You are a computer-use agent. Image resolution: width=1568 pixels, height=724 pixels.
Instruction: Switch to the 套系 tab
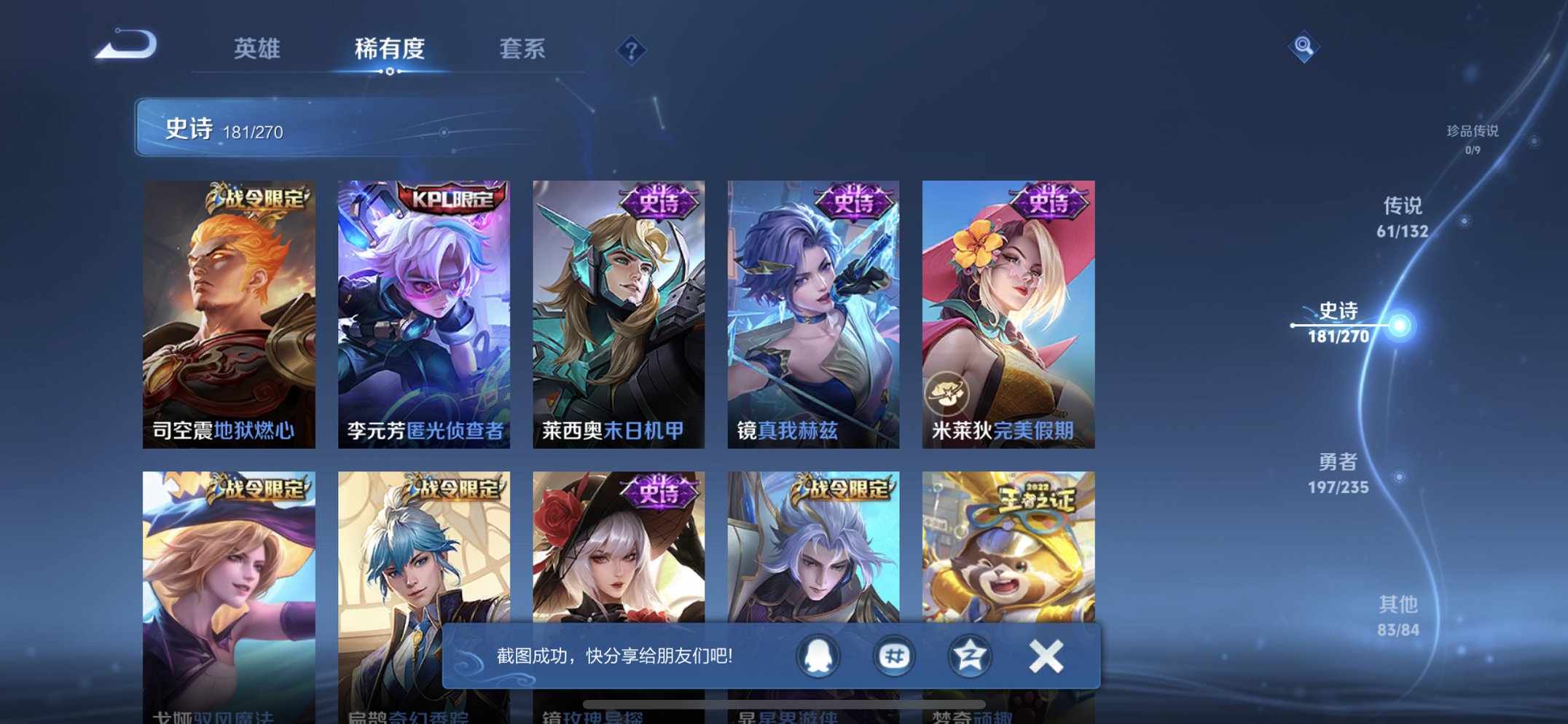(x=523, y=50)
